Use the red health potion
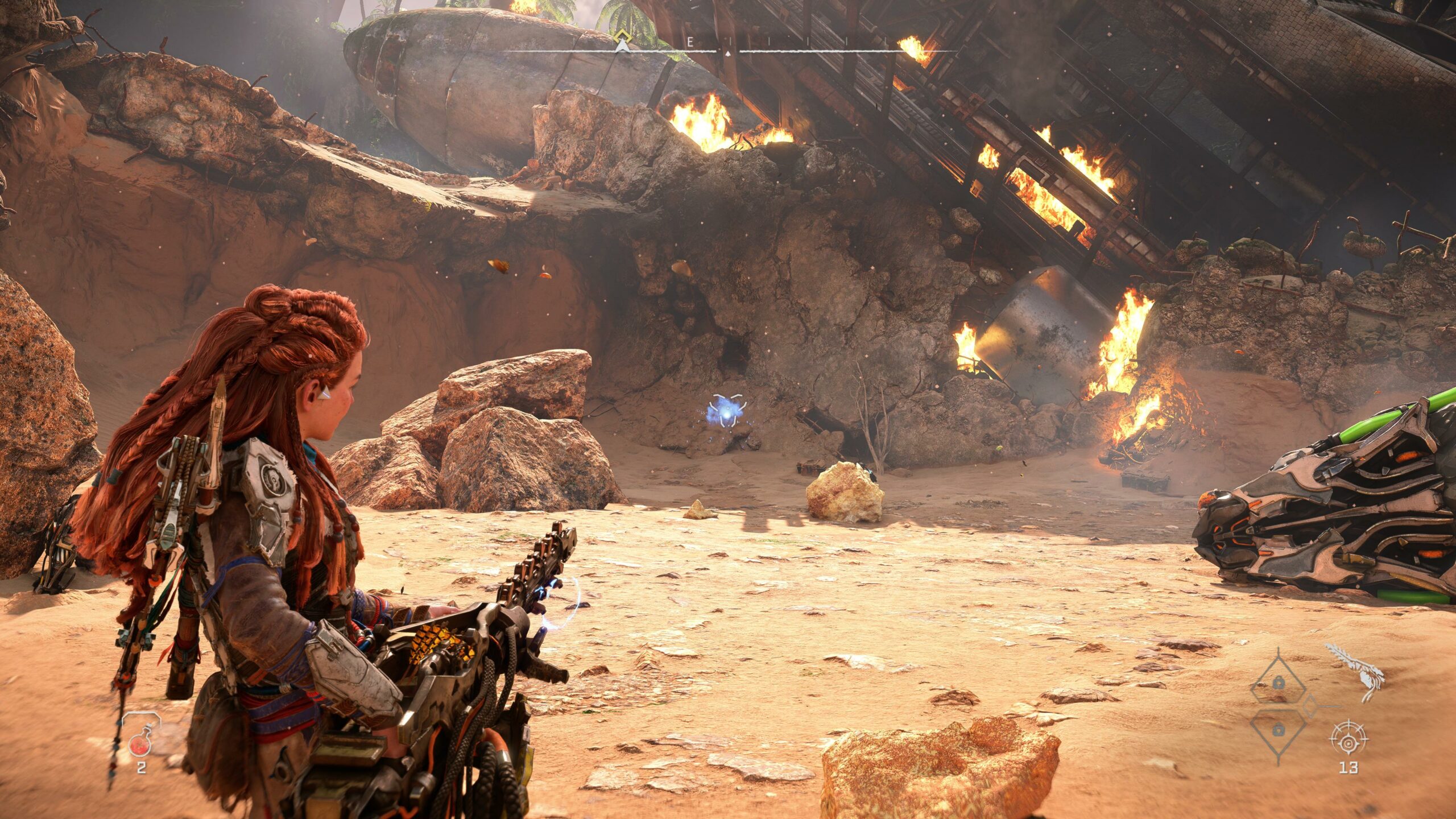 pyautogui.click(x=140, y=743)
